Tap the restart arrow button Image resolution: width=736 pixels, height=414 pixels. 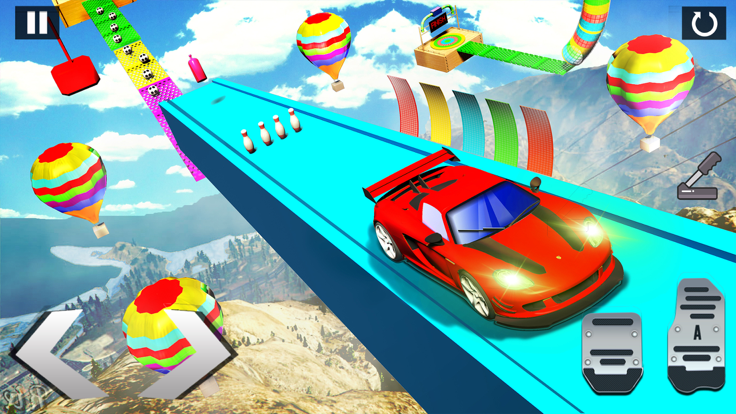(703, 24)
